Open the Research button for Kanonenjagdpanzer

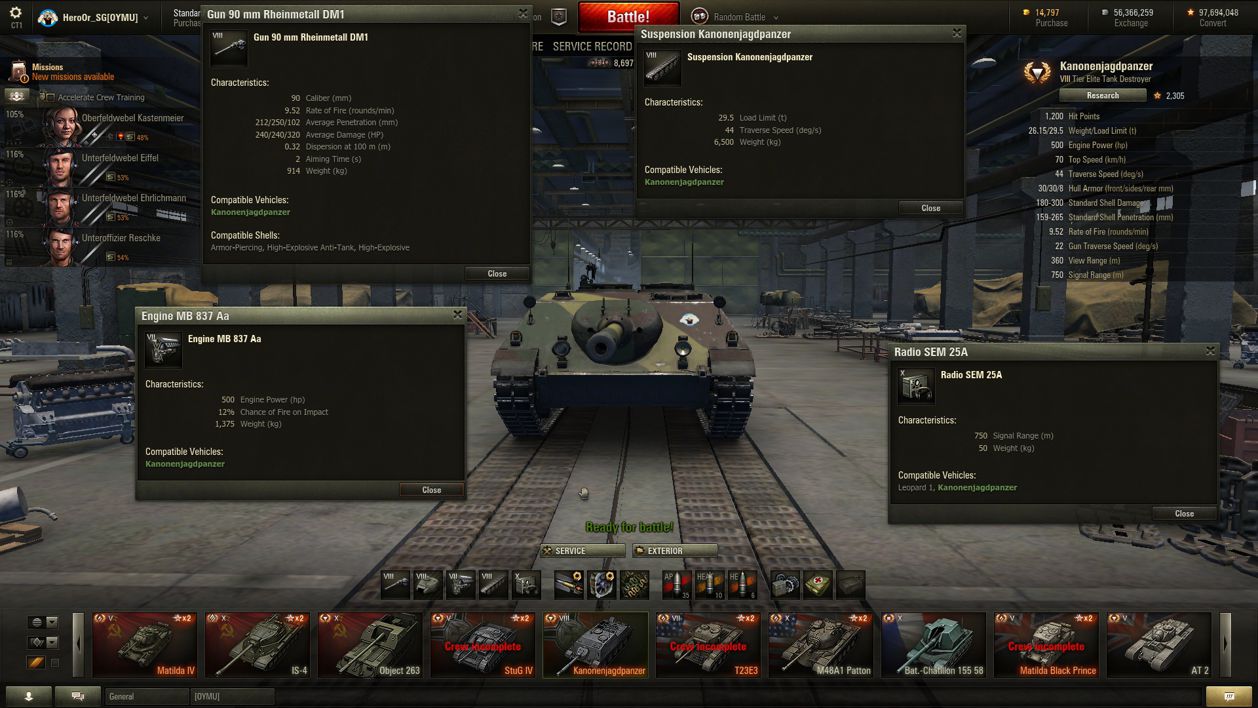pyautogui.click(x=1102, y=96)
